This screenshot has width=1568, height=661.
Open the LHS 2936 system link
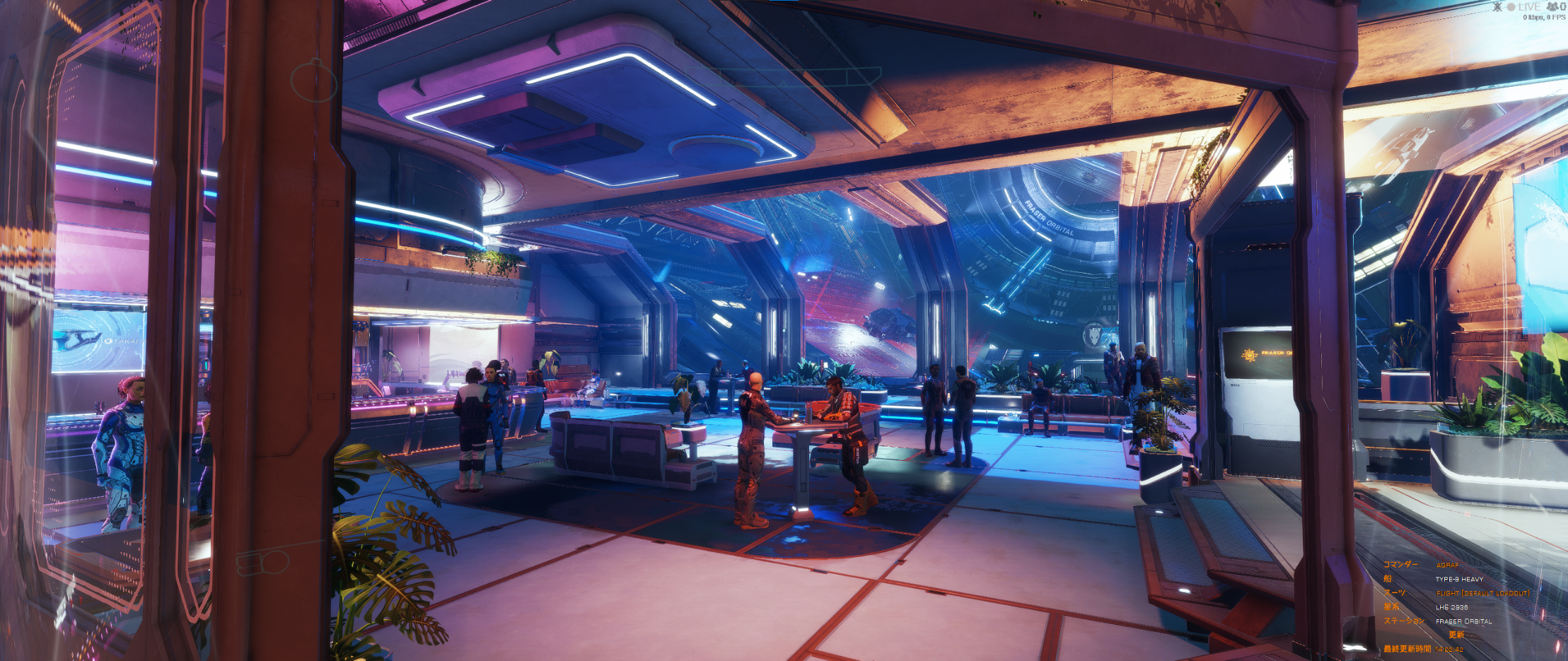[1451, 607]
